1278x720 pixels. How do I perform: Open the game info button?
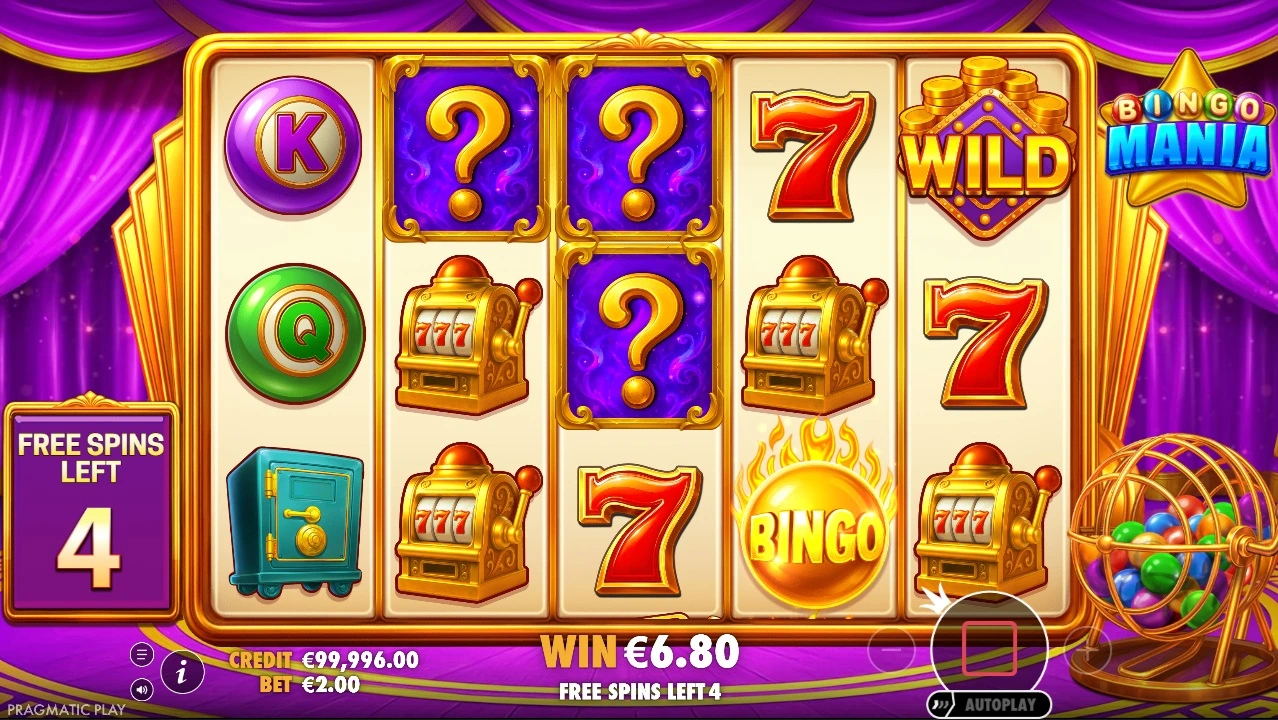[x=182, y=673]
